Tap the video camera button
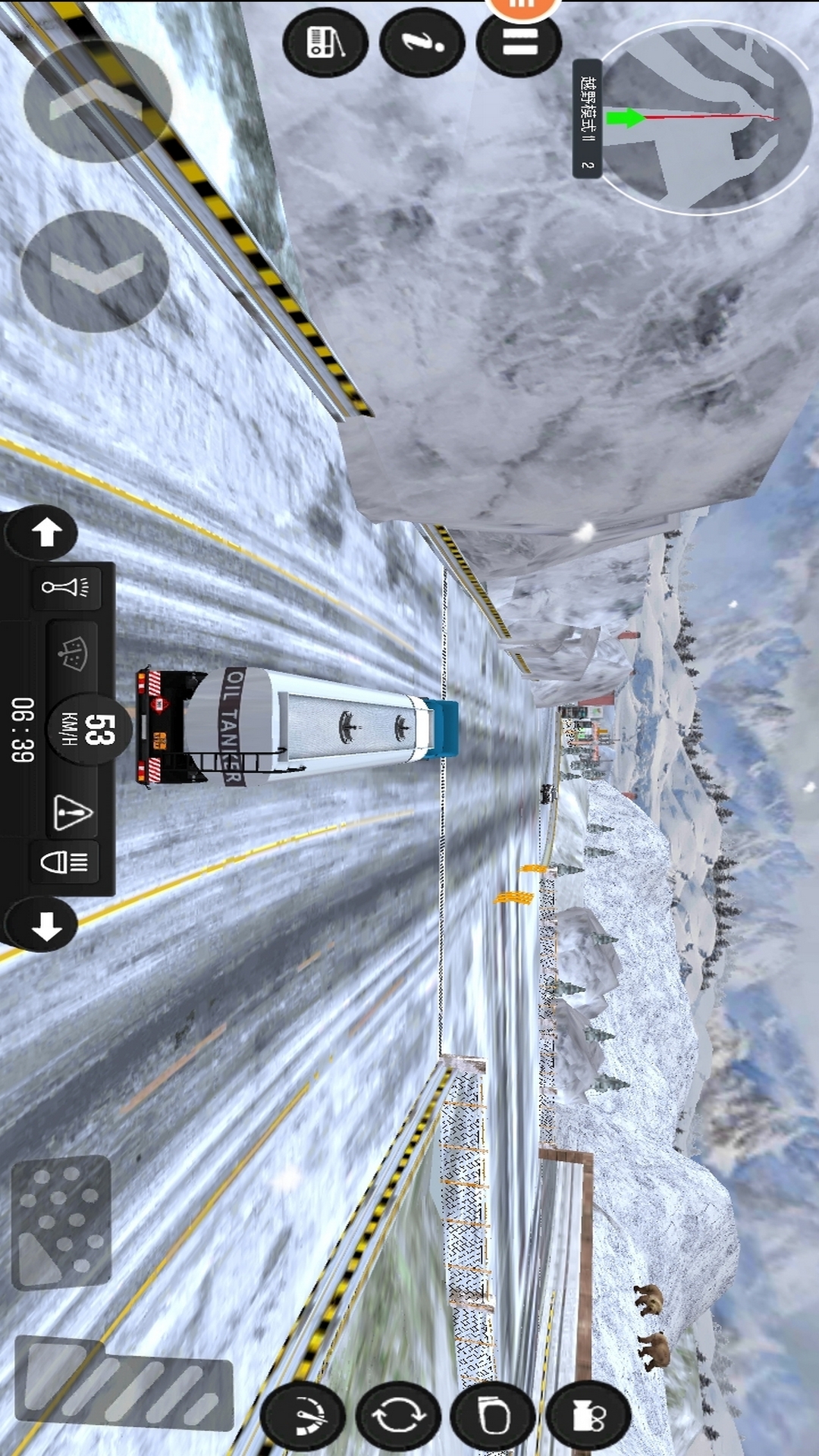 tap(588, 1415)
